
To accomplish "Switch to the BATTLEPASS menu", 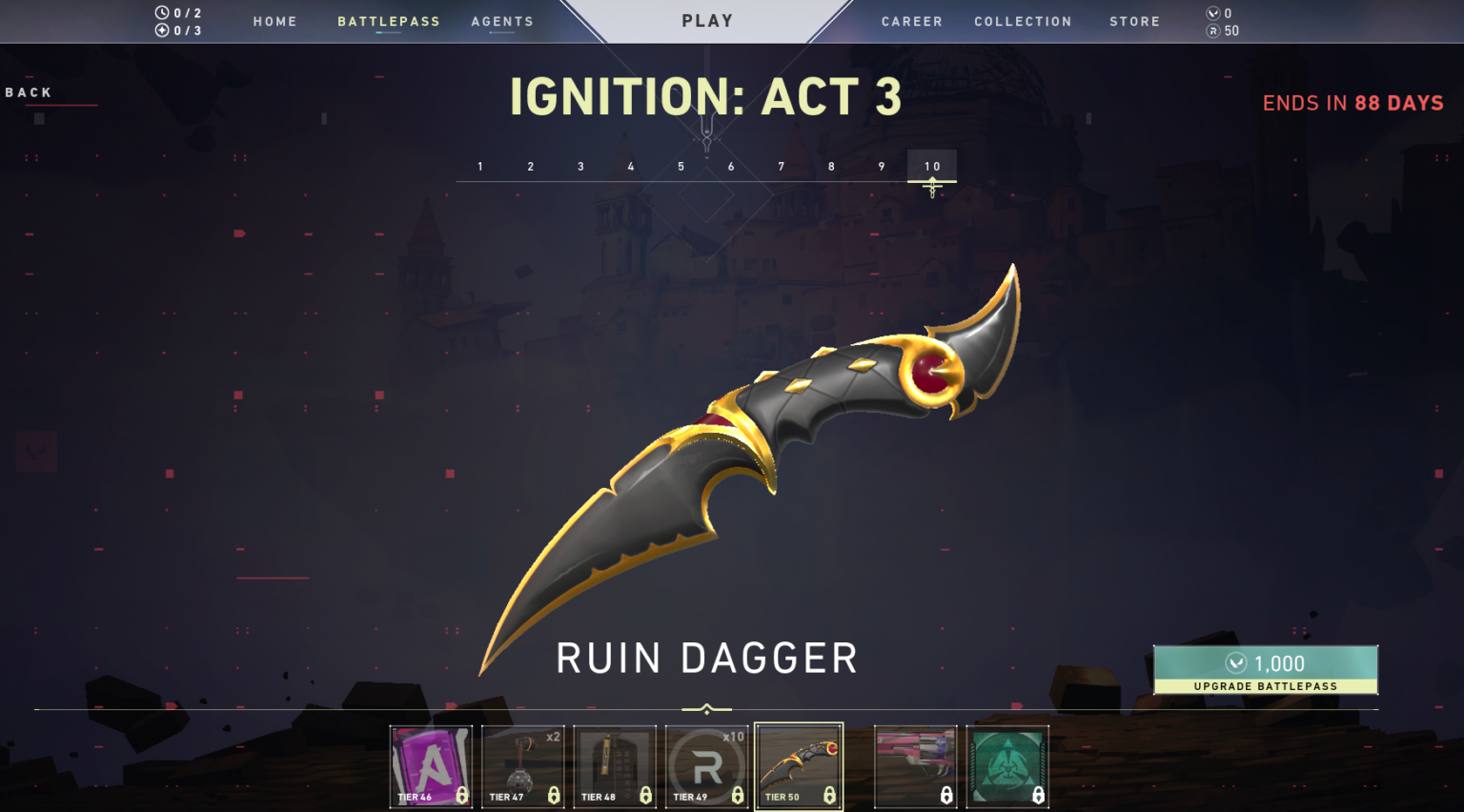I will 388,21.
